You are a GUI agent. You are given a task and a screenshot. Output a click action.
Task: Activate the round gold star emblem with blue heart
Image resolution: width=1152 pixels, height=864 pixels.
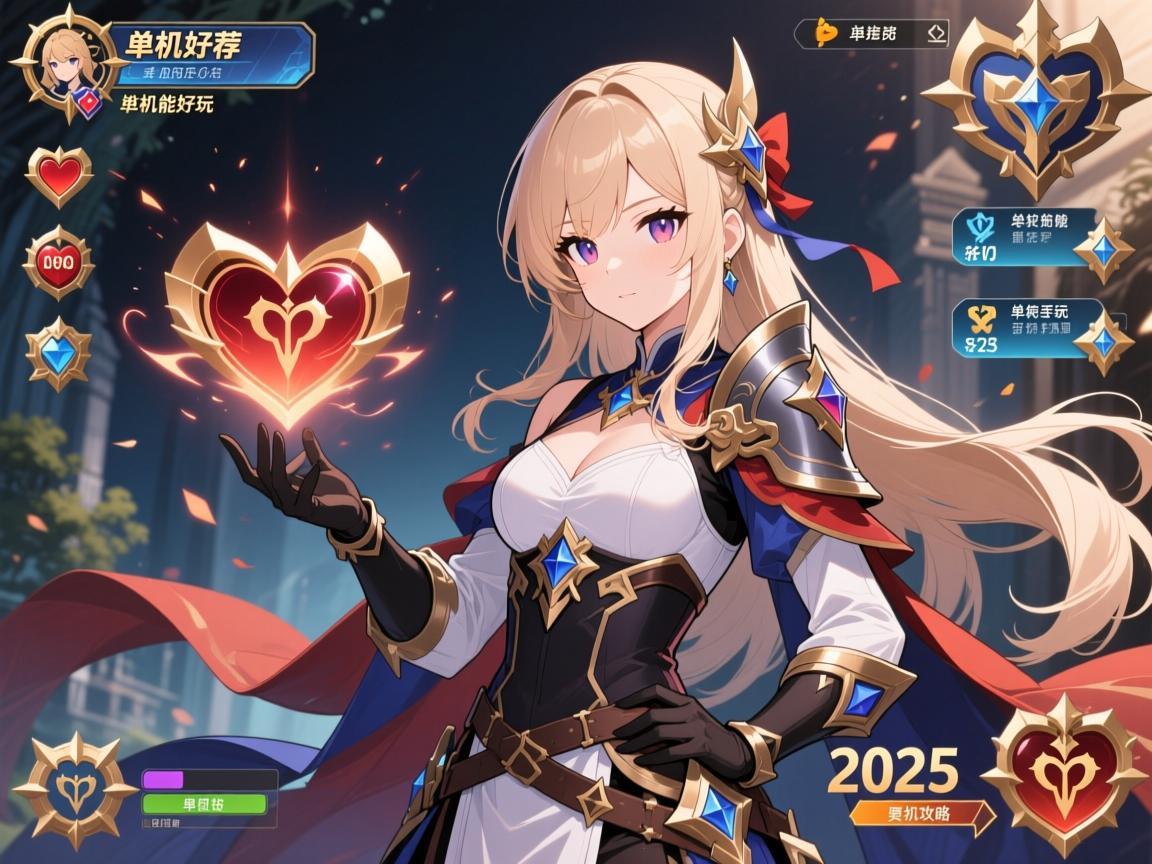tap(75, 790)
